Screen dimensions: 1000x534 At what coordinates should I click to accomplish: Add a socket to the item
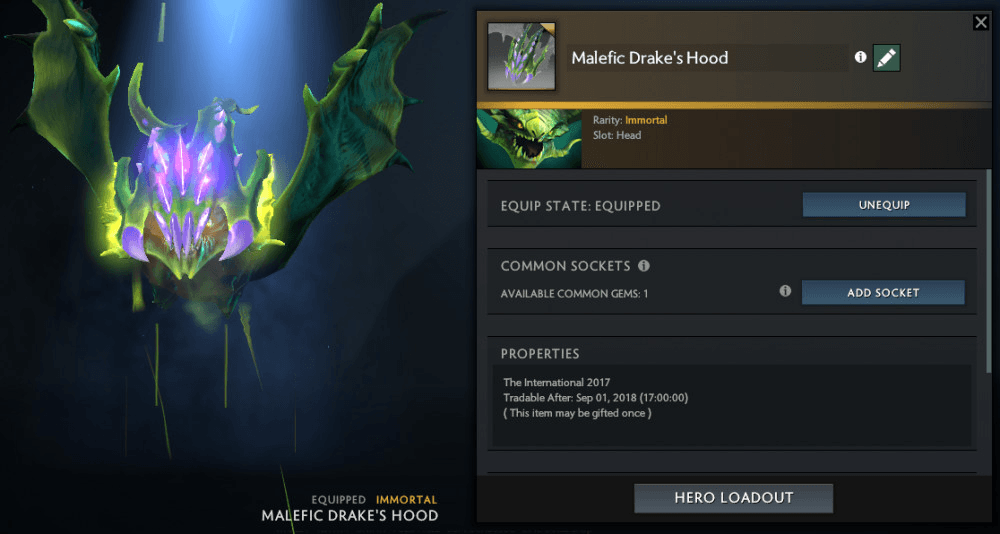(883, 293)
